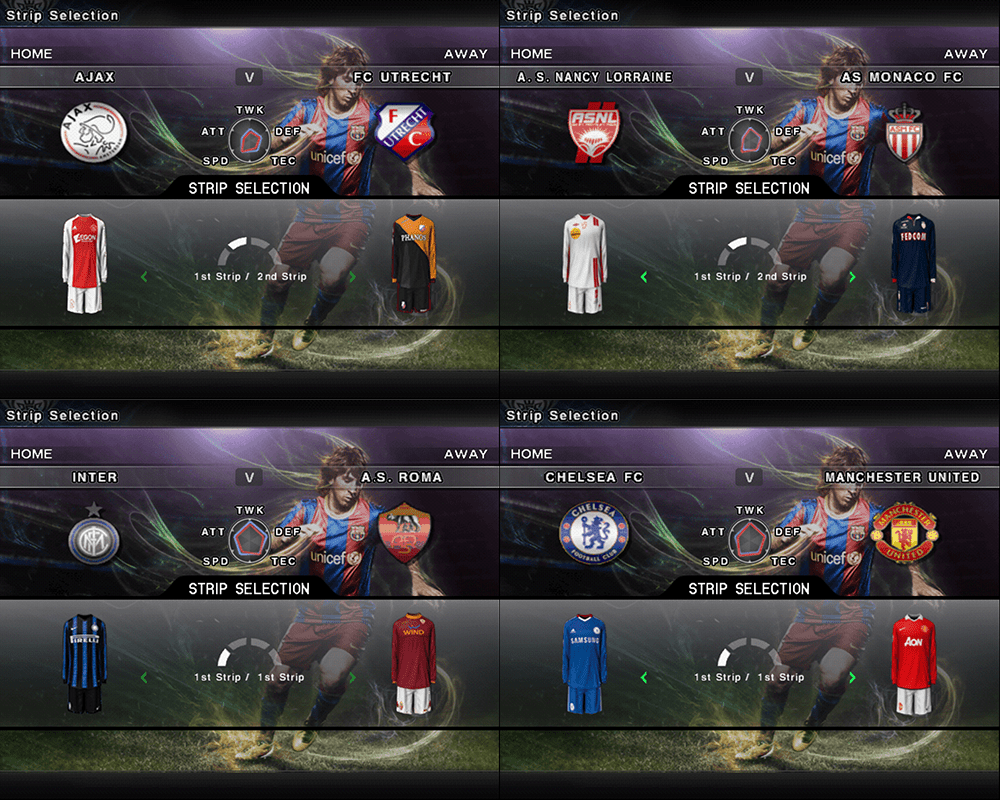
Task: Choose the A.S. Roma maroon kit
Action: point(413,663)
